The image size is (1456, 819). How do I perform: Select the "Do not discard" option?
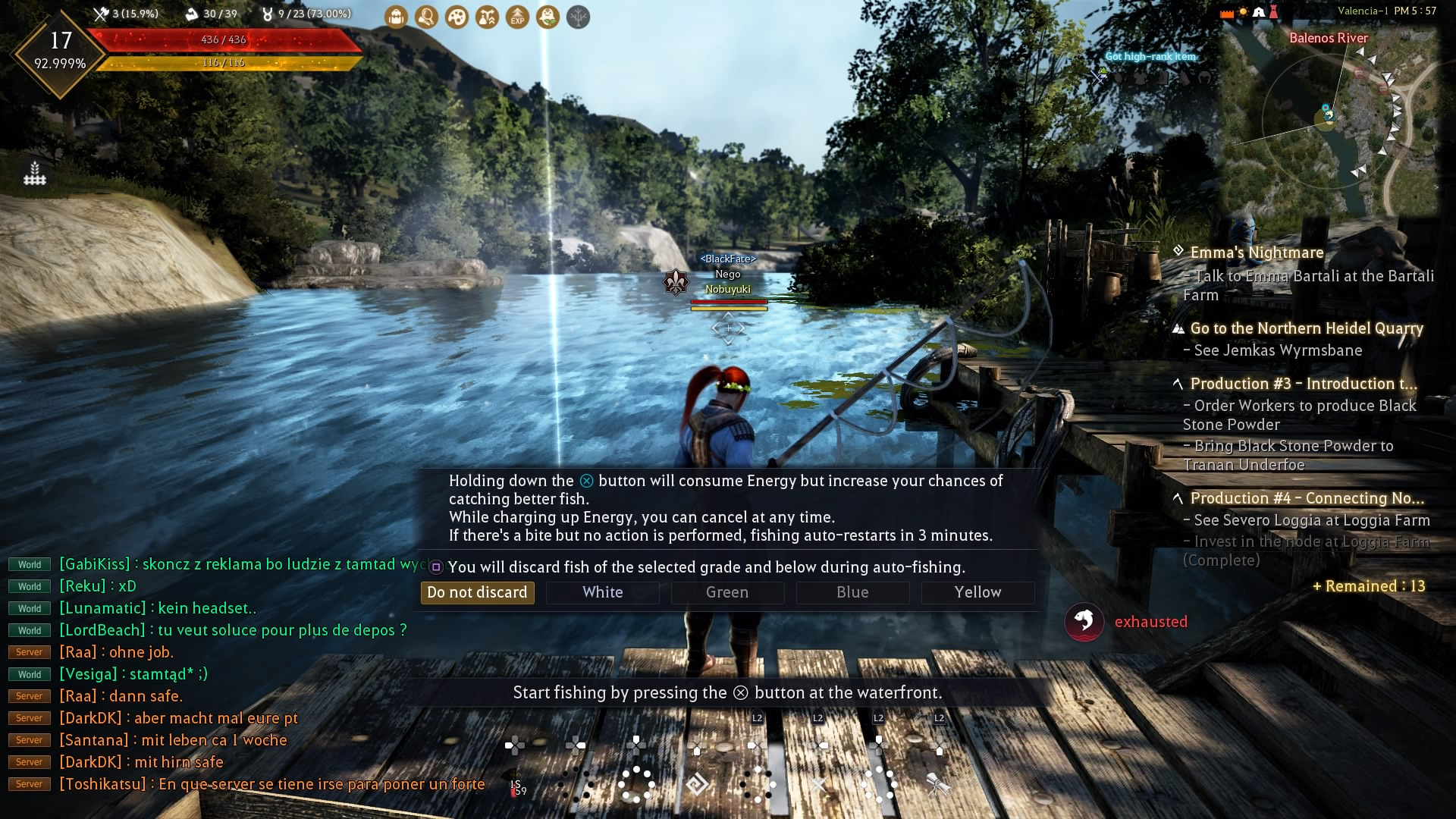(x=477, y=592)
